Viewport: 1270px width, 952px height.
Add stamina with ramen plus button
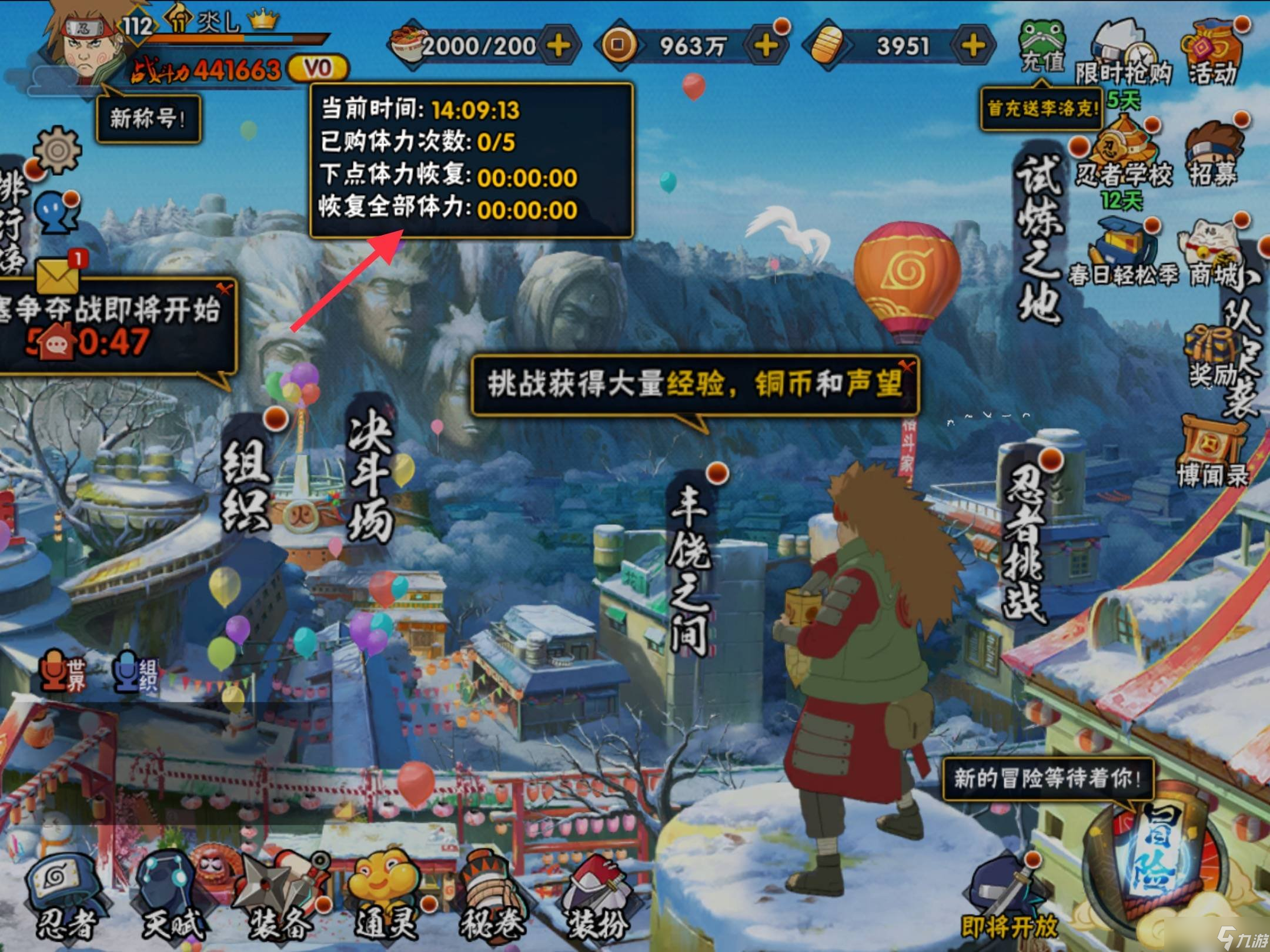[x=558, y=45]
